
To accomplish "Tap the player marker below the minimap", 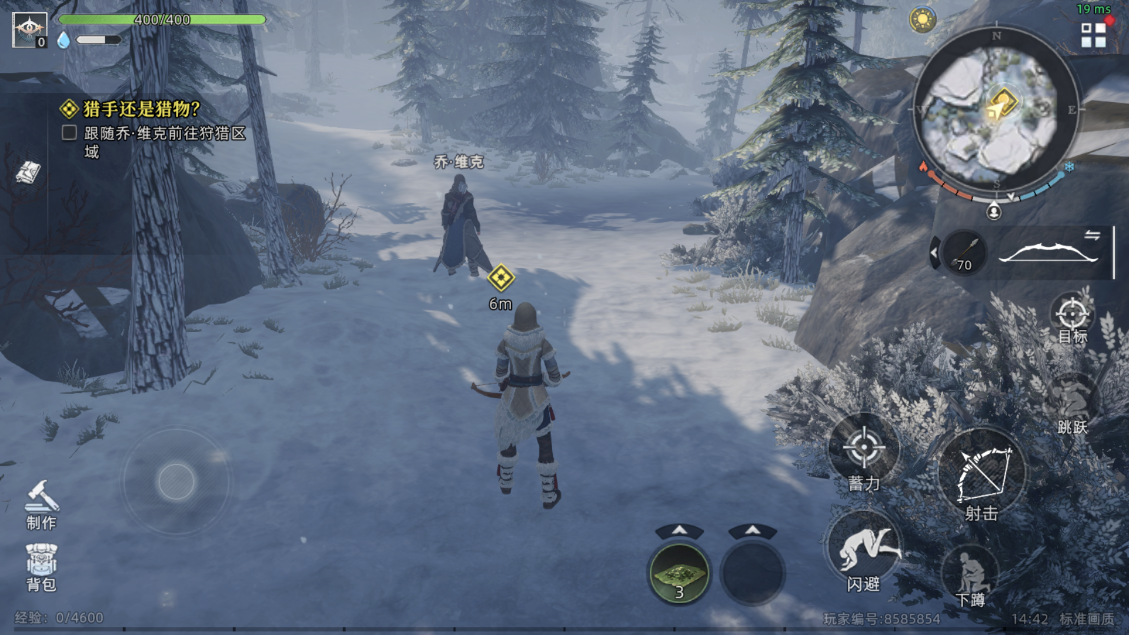I will (x=994, y=212).
